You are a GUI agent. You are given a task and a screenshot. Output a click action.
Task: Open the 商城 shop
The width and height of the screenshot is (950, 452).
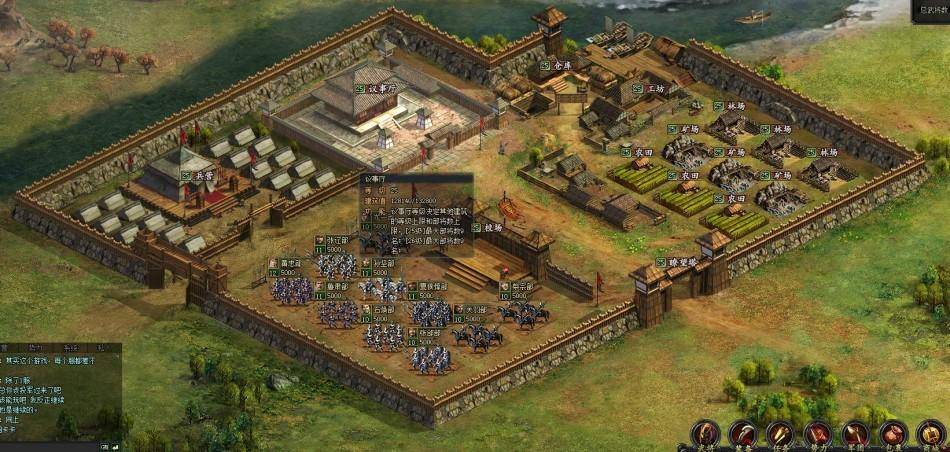[x=930, y=434]
